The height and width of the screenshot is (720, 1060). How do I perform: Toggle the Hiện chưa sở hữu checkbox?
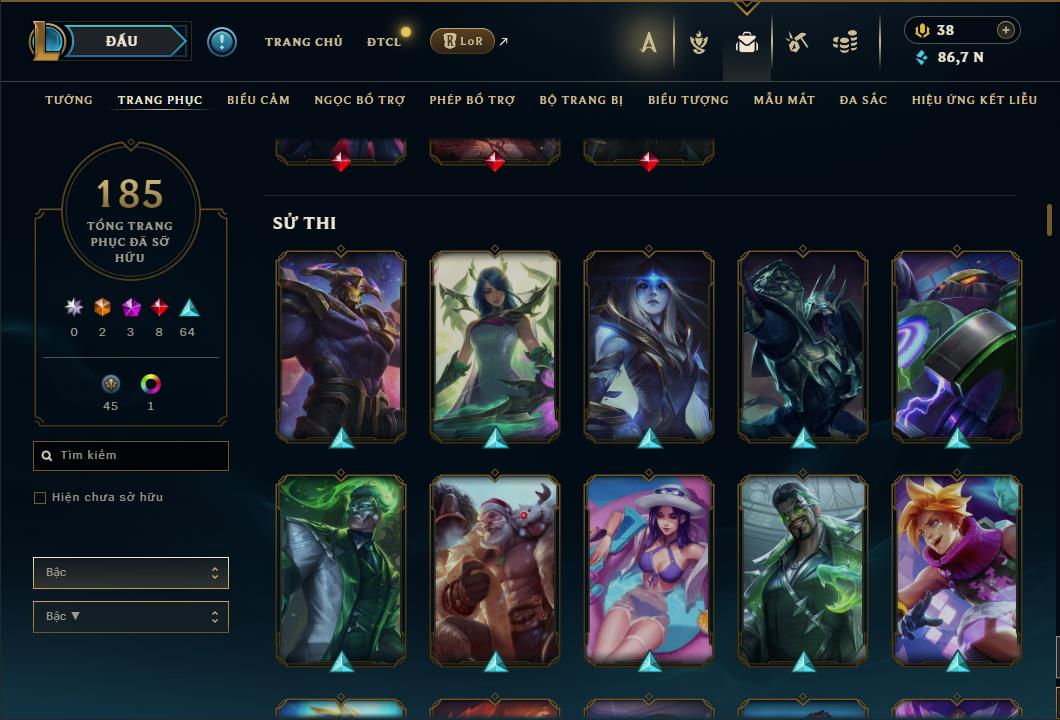click(x=40, y=498)
